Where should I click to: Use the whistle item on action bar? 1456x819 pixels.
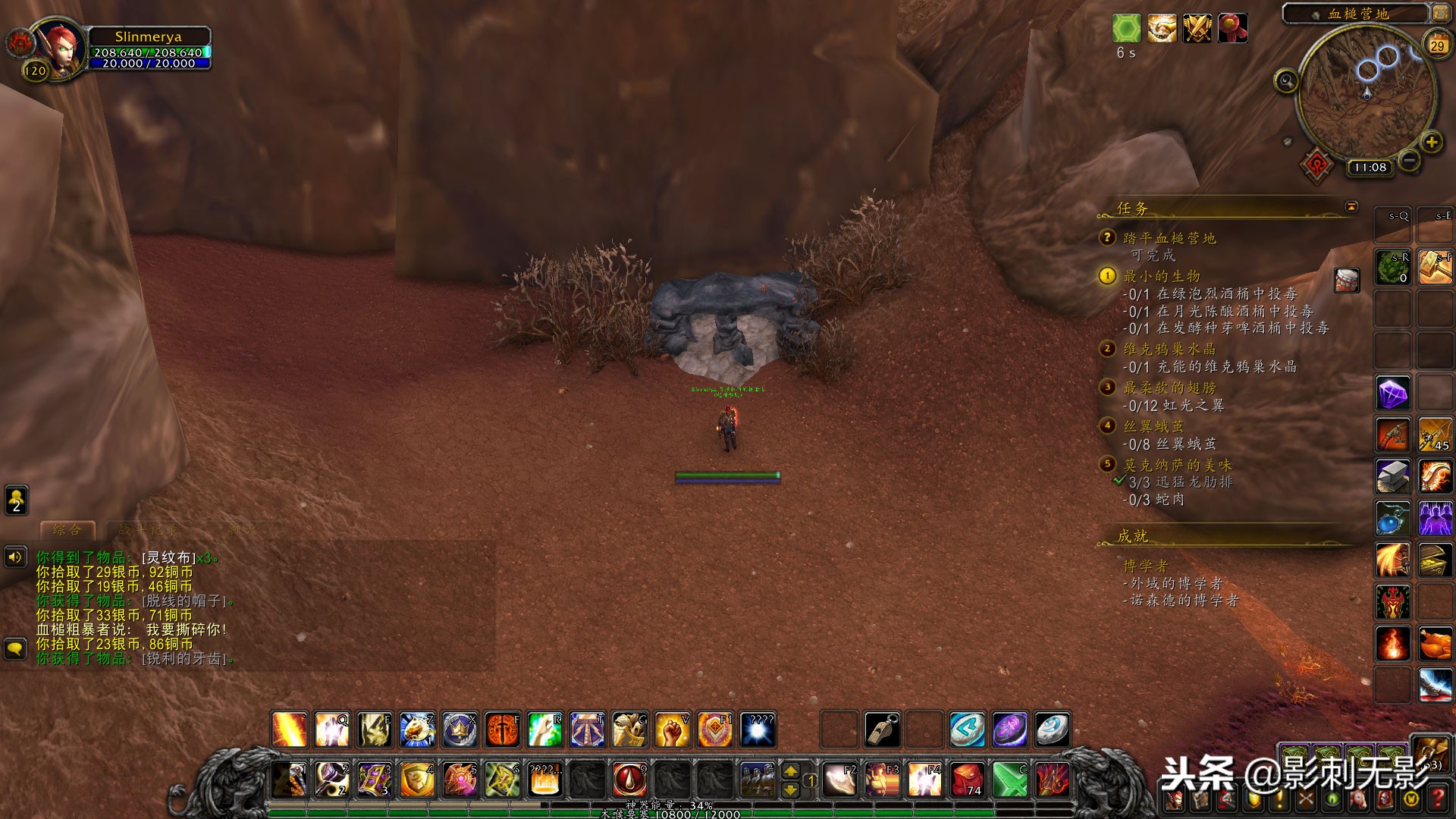[x=883, y=730]
